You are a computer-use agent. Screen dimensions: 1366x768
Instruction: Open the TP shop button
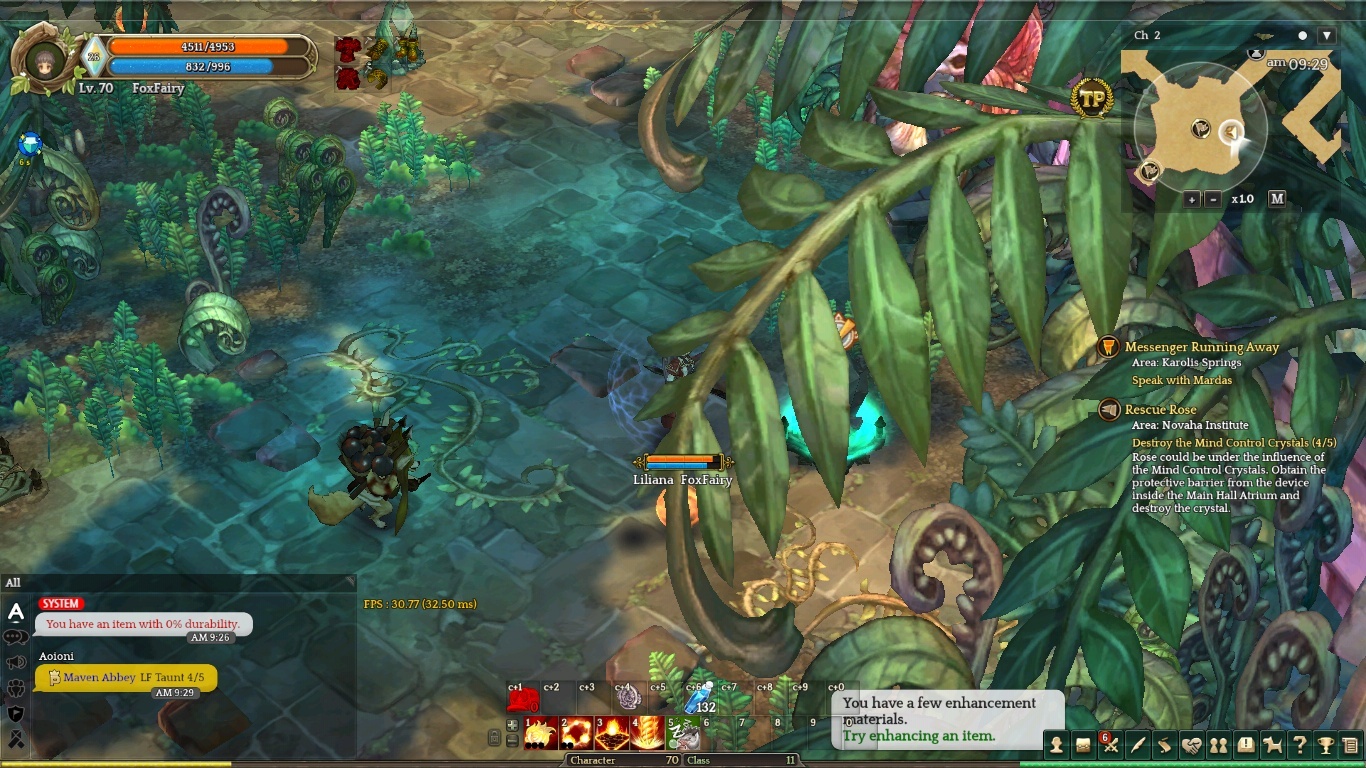click(x=1092, y=99)
